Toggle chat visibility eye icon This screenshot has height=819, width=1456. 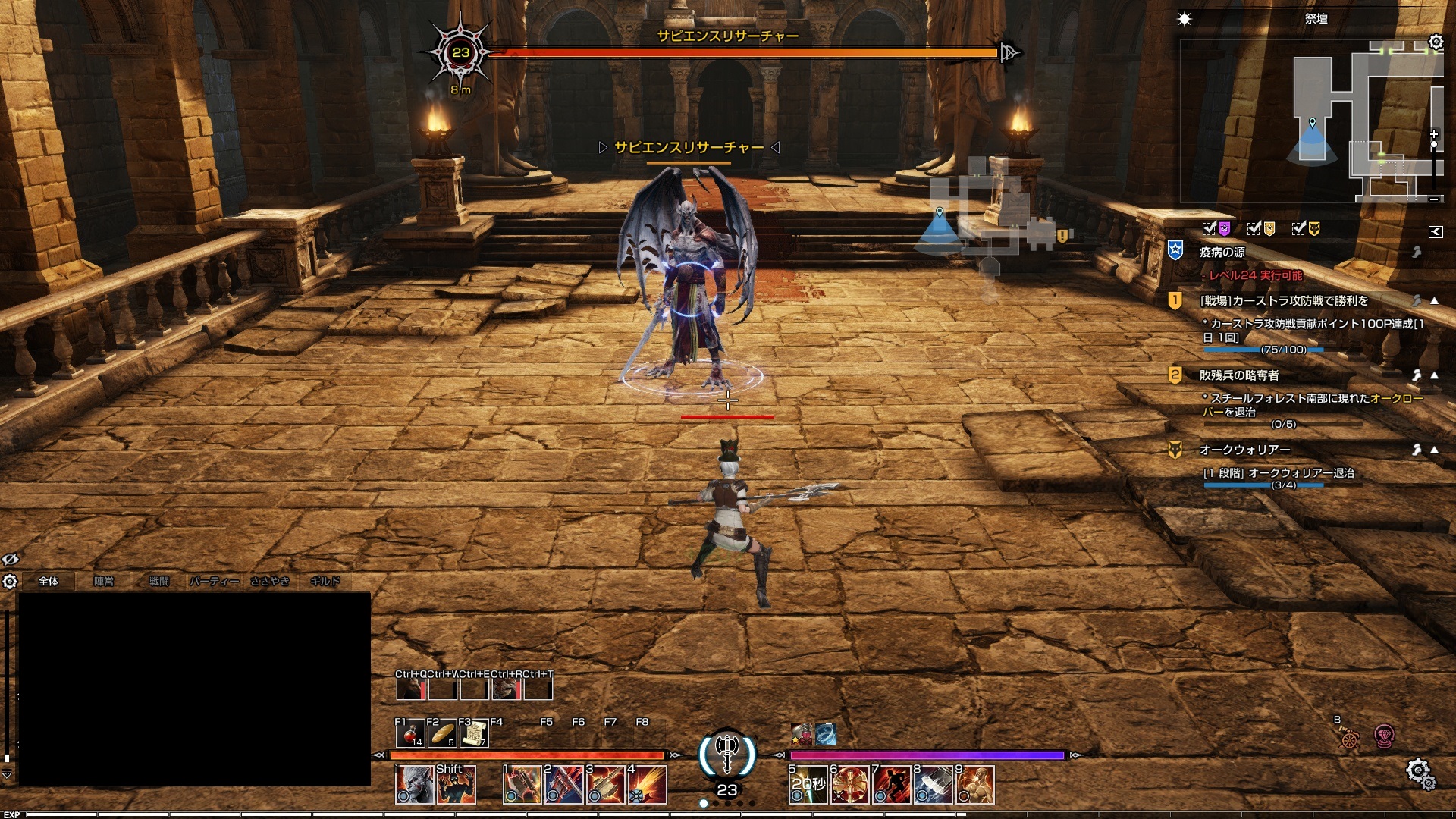(10, 560)
